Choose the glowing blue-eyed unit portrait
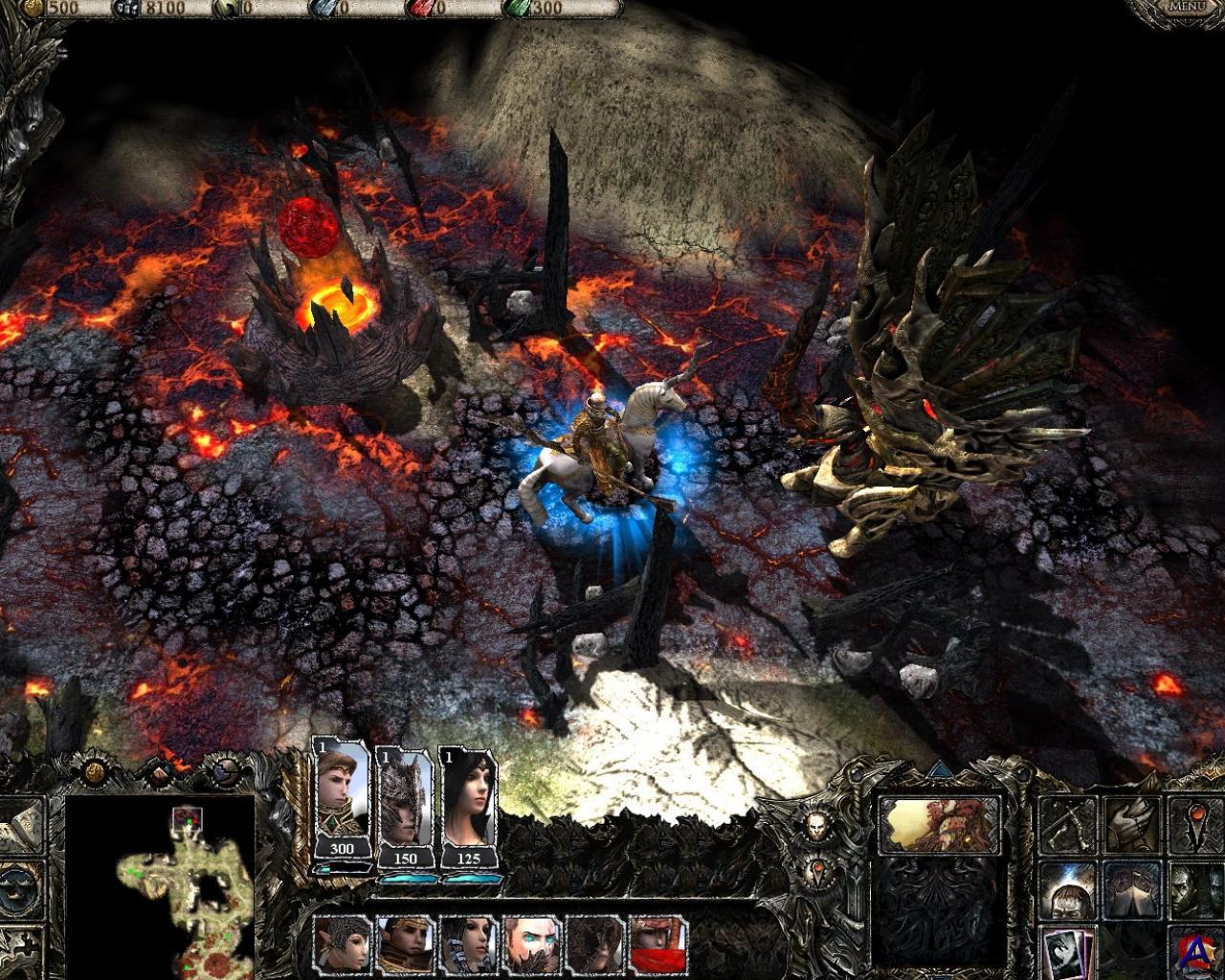 click(533, 945)
